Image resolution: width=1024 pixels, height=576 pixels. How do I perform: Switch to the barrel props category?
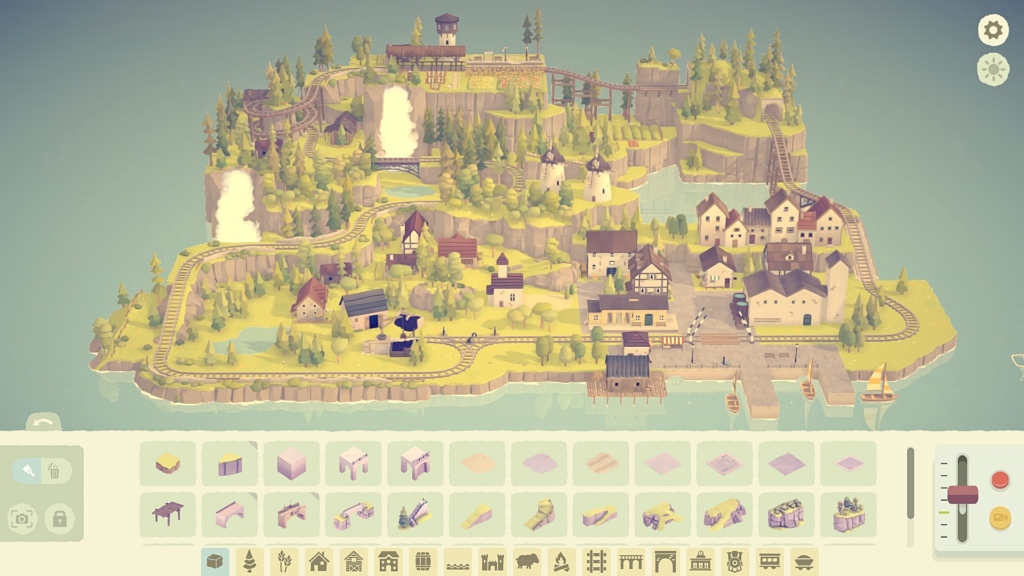tap(423, 561)
